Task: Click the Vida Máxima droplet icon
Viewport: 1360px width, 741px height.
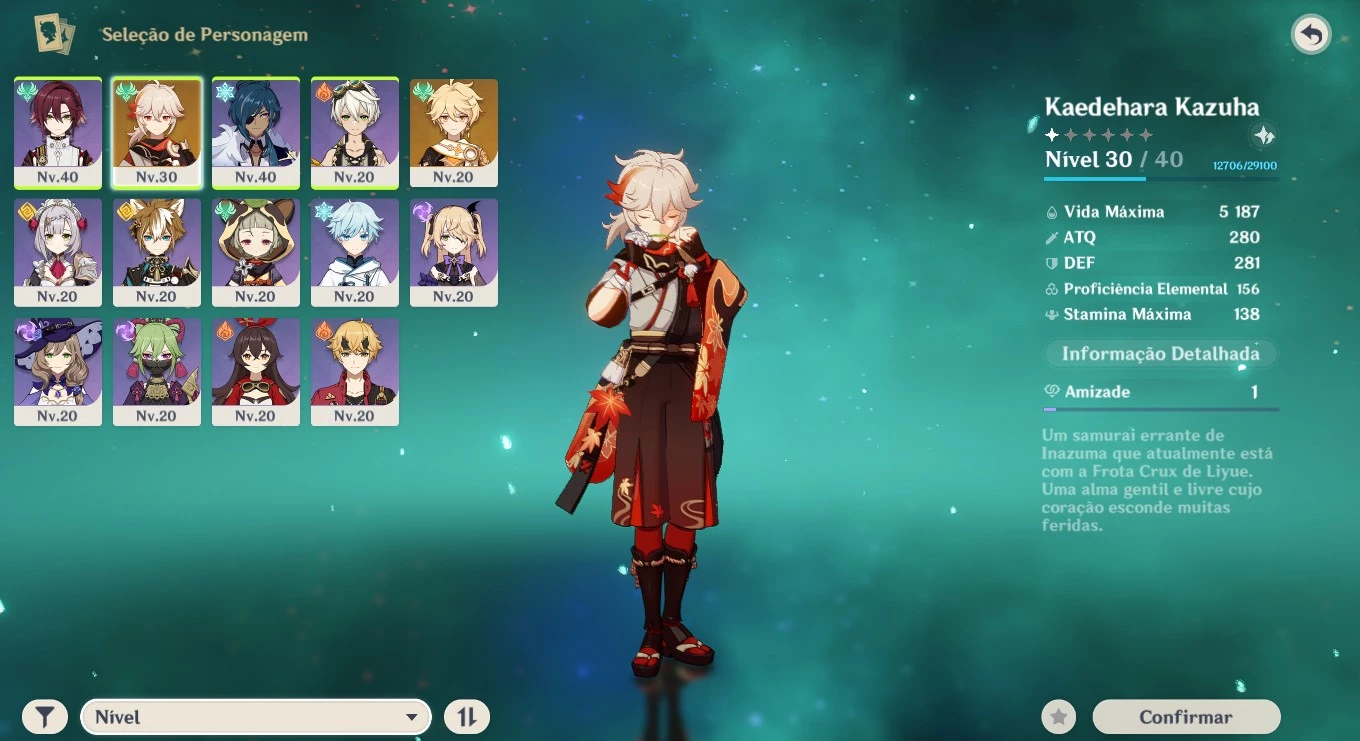Action: pos(1052,211)
